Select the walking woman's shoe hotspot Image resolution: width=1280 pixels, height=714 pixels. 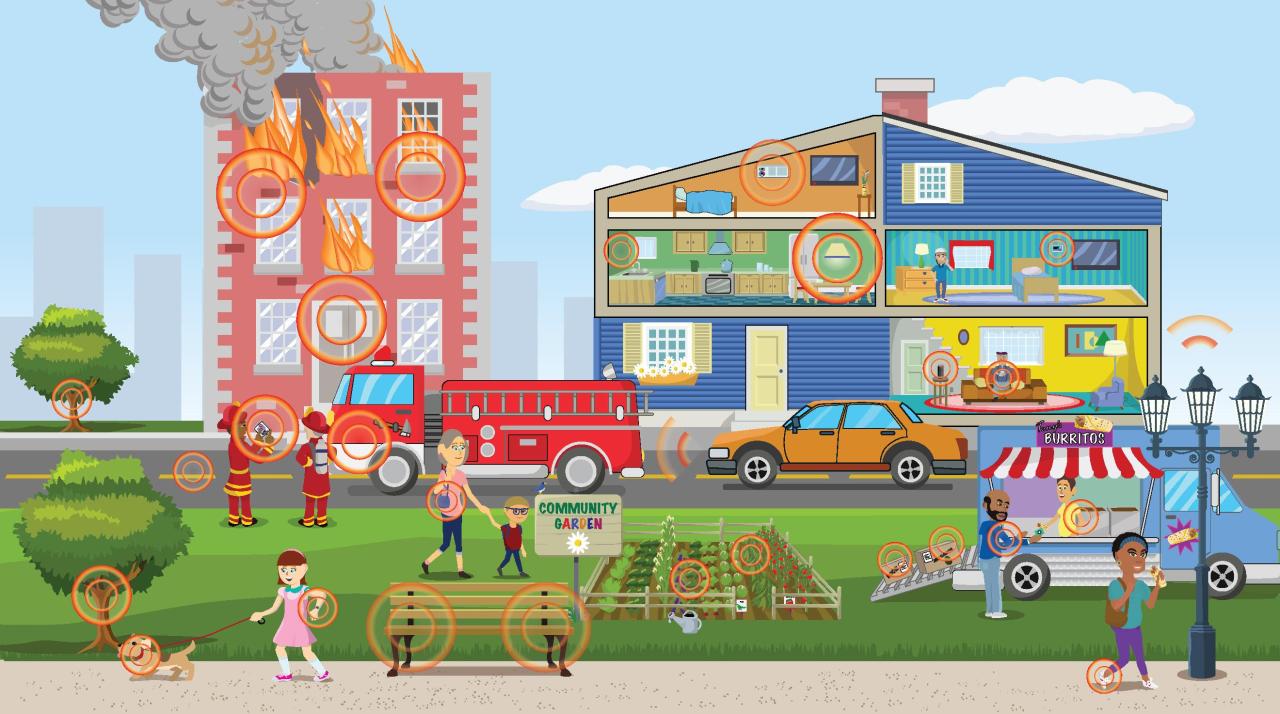pyautogui.click(x=1104, y=676)
